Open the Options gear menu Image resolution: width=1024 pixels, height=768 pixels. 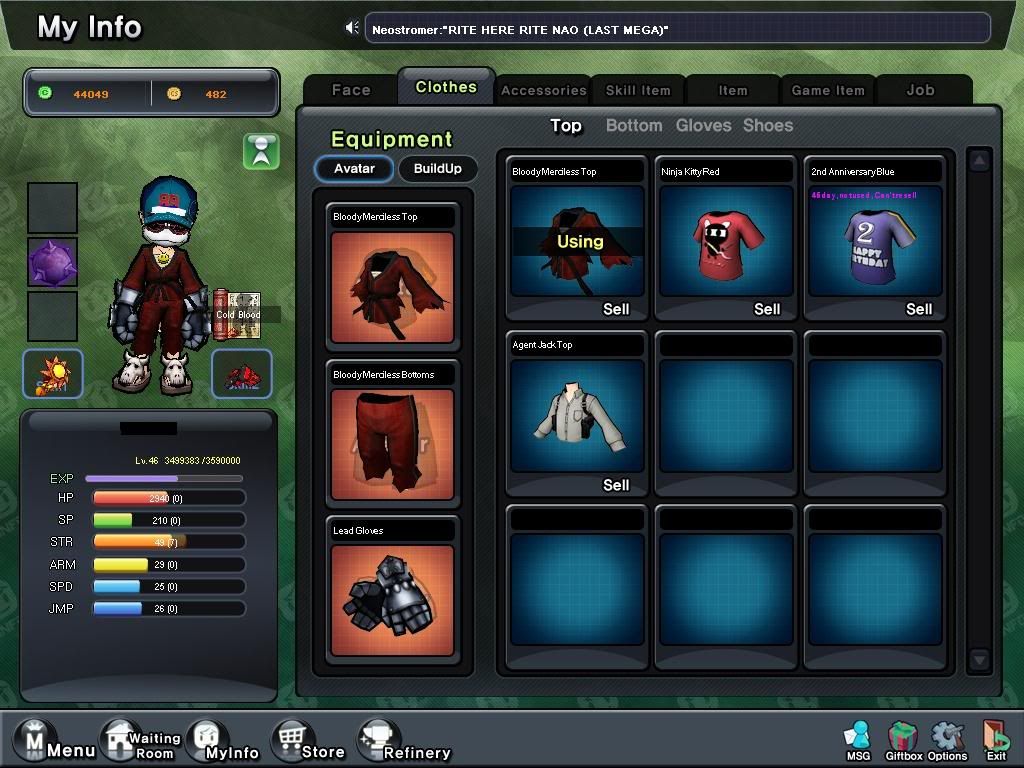click(947, 741)
